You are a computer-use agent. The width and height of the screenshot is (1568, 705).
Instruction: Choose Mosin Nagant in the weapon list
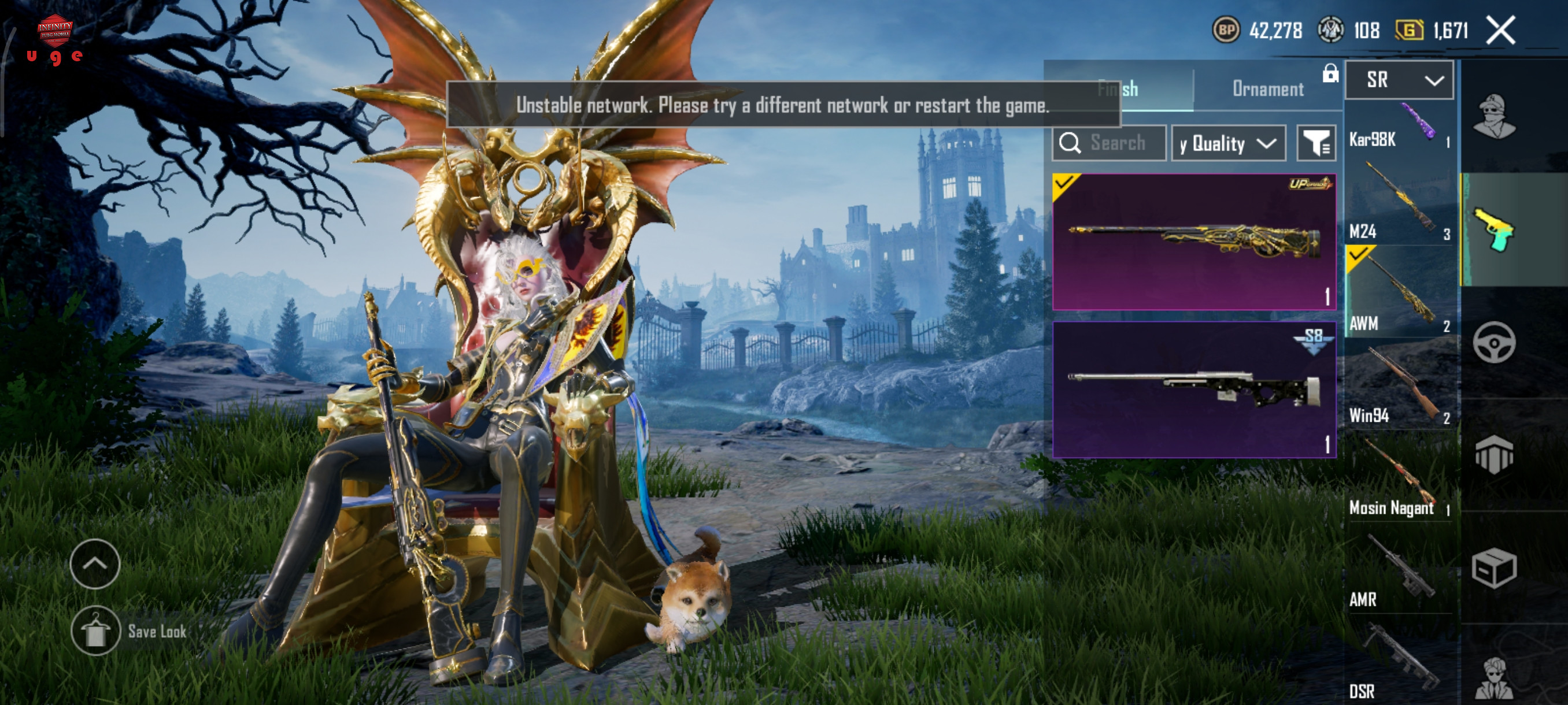tap(1399, 477)
